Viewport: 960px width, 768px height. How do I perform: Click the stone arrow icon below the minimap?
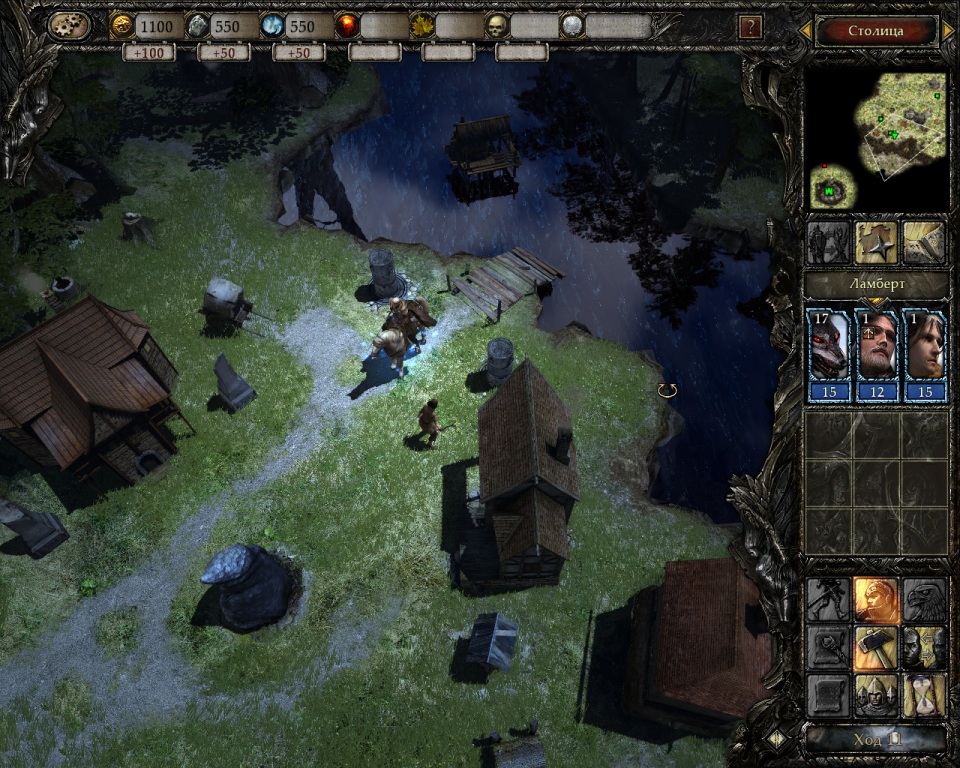click(x=925, y=242)
